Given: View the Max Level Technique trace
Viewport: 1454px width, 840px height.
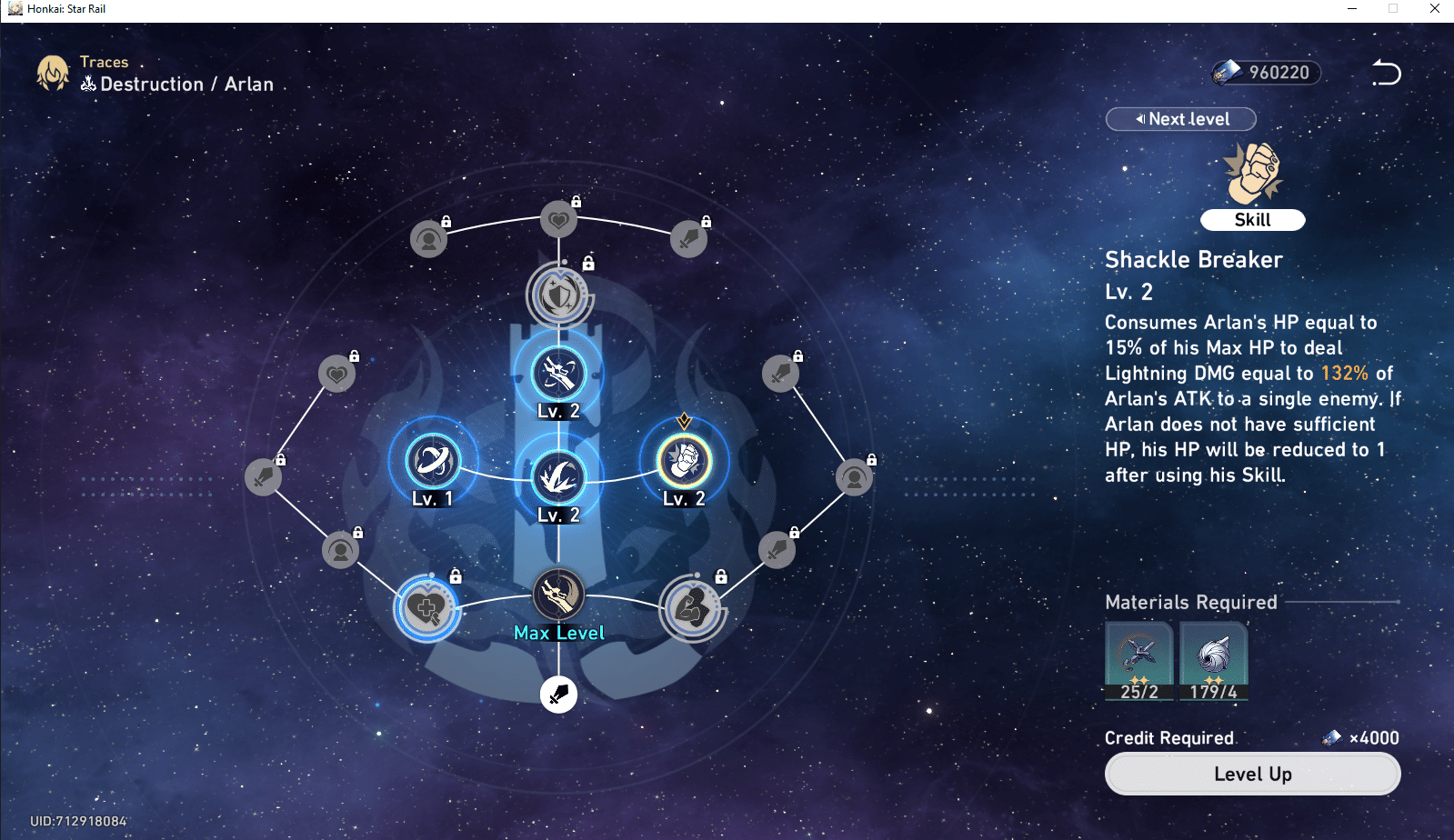Looking at the screenshot, I should (x=557, y=595).
